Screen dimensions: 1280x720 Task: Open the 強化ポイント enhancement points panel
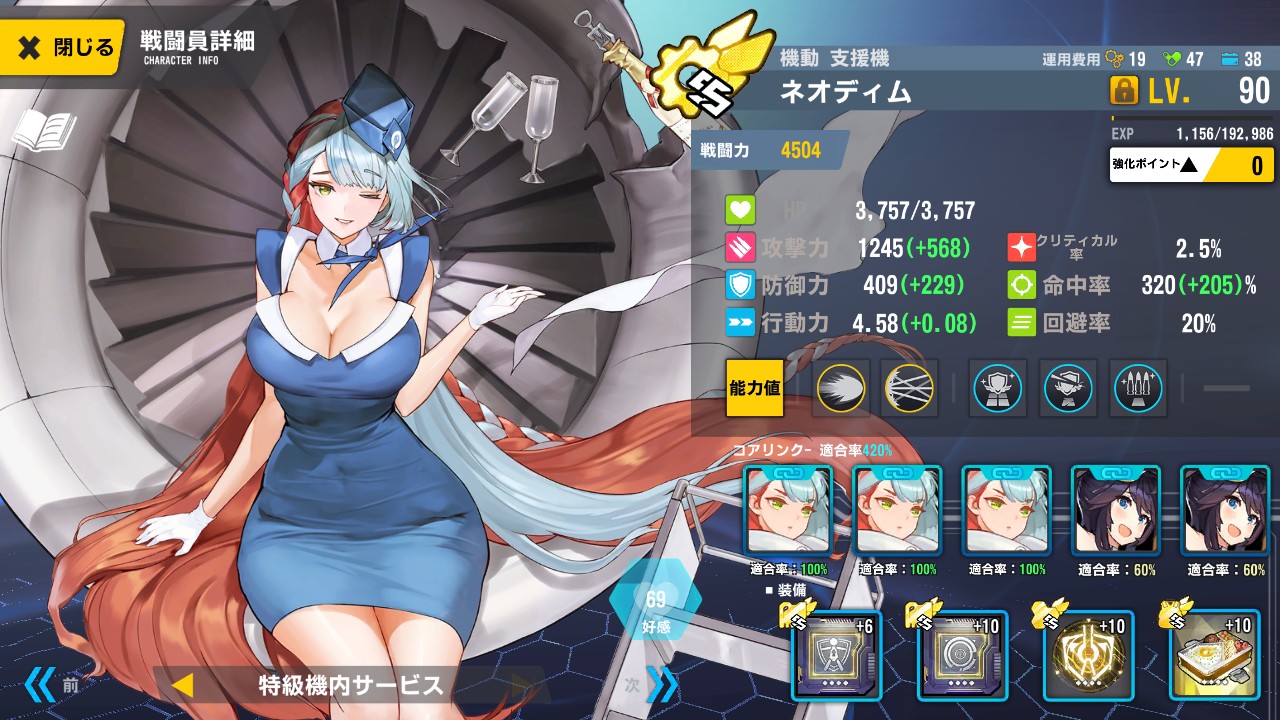(1190, 165)
